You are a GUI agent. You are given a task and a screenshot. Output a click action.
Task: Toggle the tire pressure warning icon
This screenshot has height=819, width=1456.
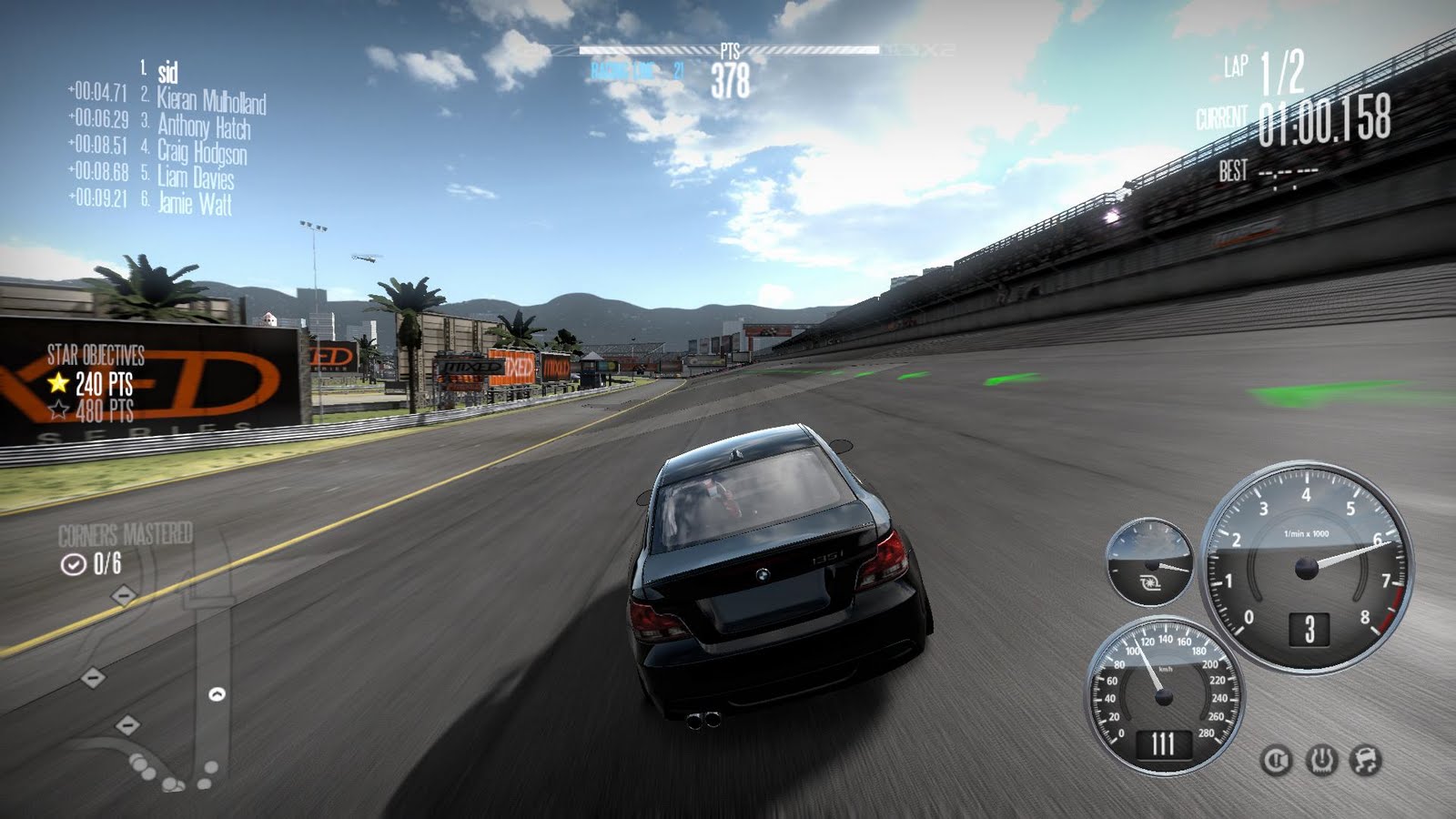[1321, 761]
